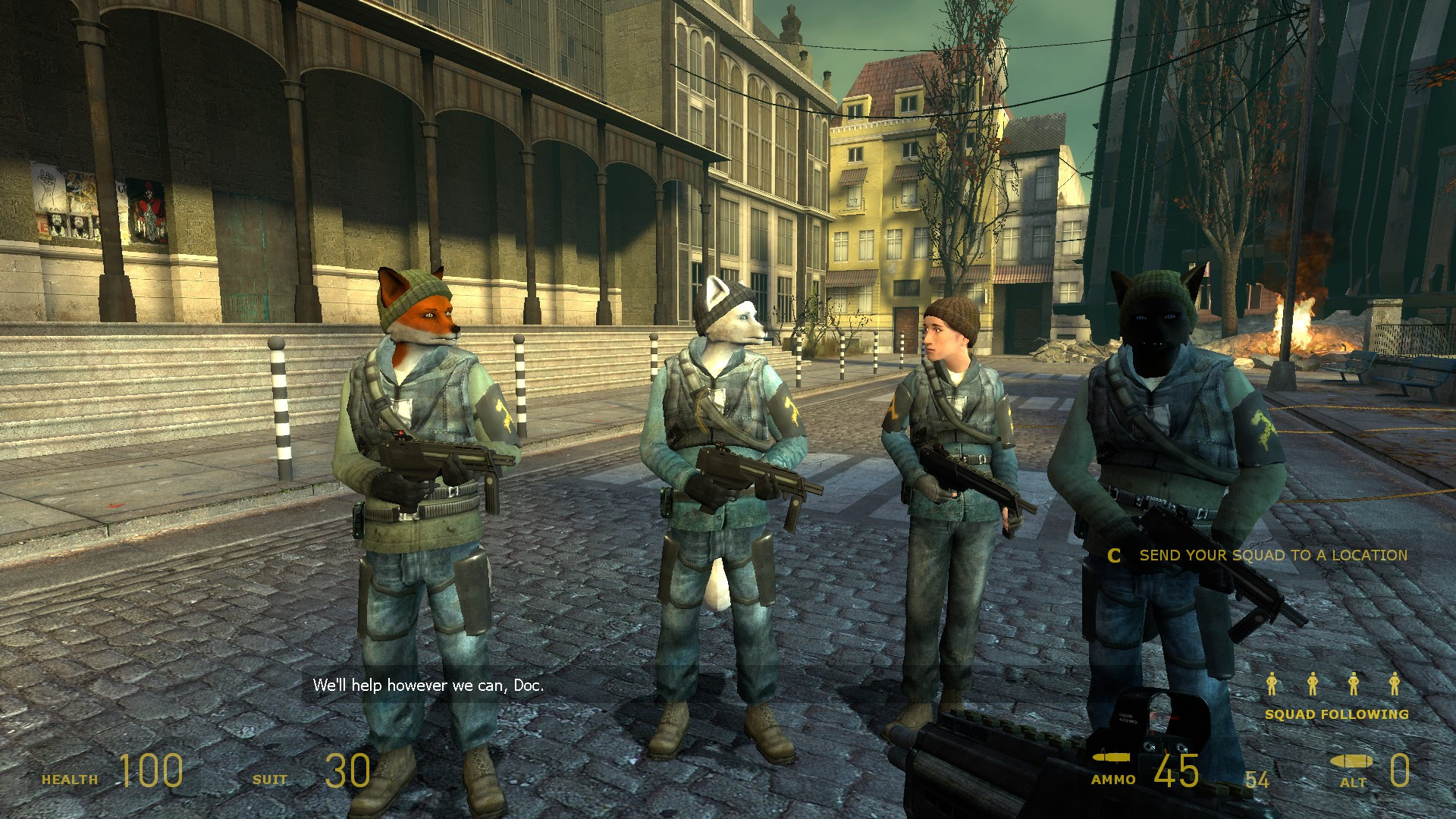Click the reserve ammo count 54
This screenshot has height=819, width=1456.
coord(1258,778)
